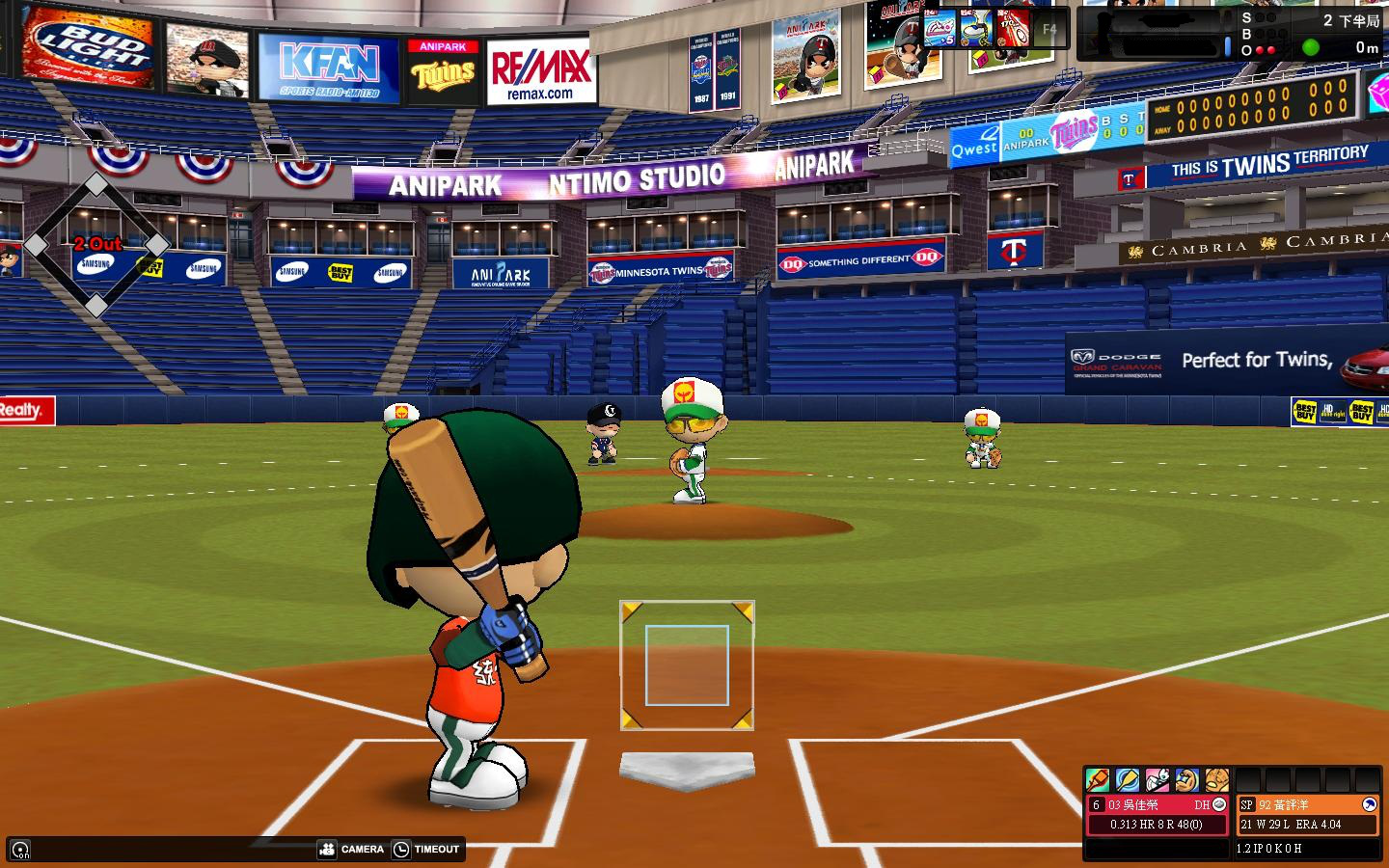1389x868 pixels.
Task: Activate the red '170' baseball item card
Action: 1012,29
